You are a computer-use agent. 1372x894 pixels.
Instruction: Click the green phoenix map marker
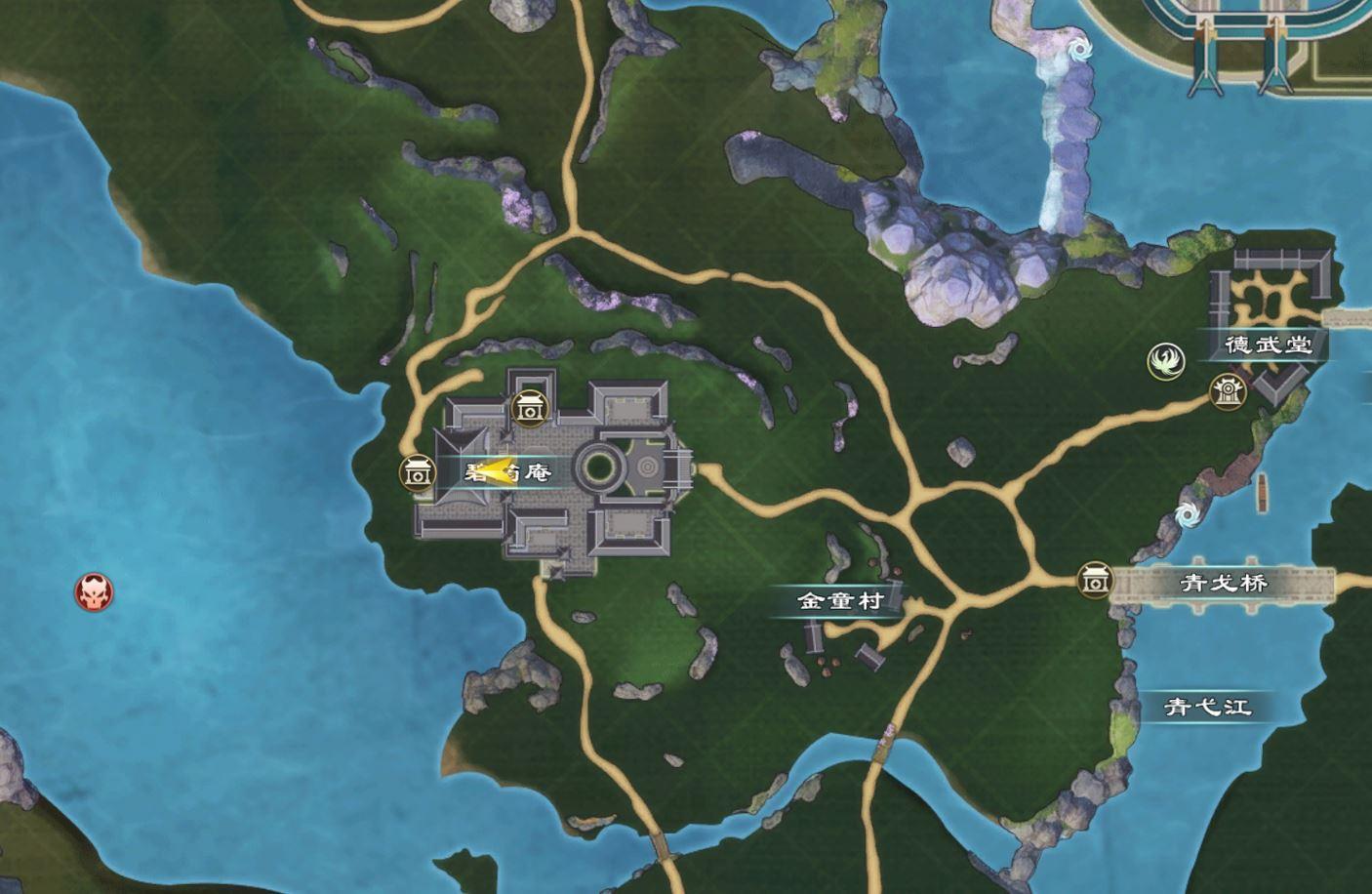1164,361
